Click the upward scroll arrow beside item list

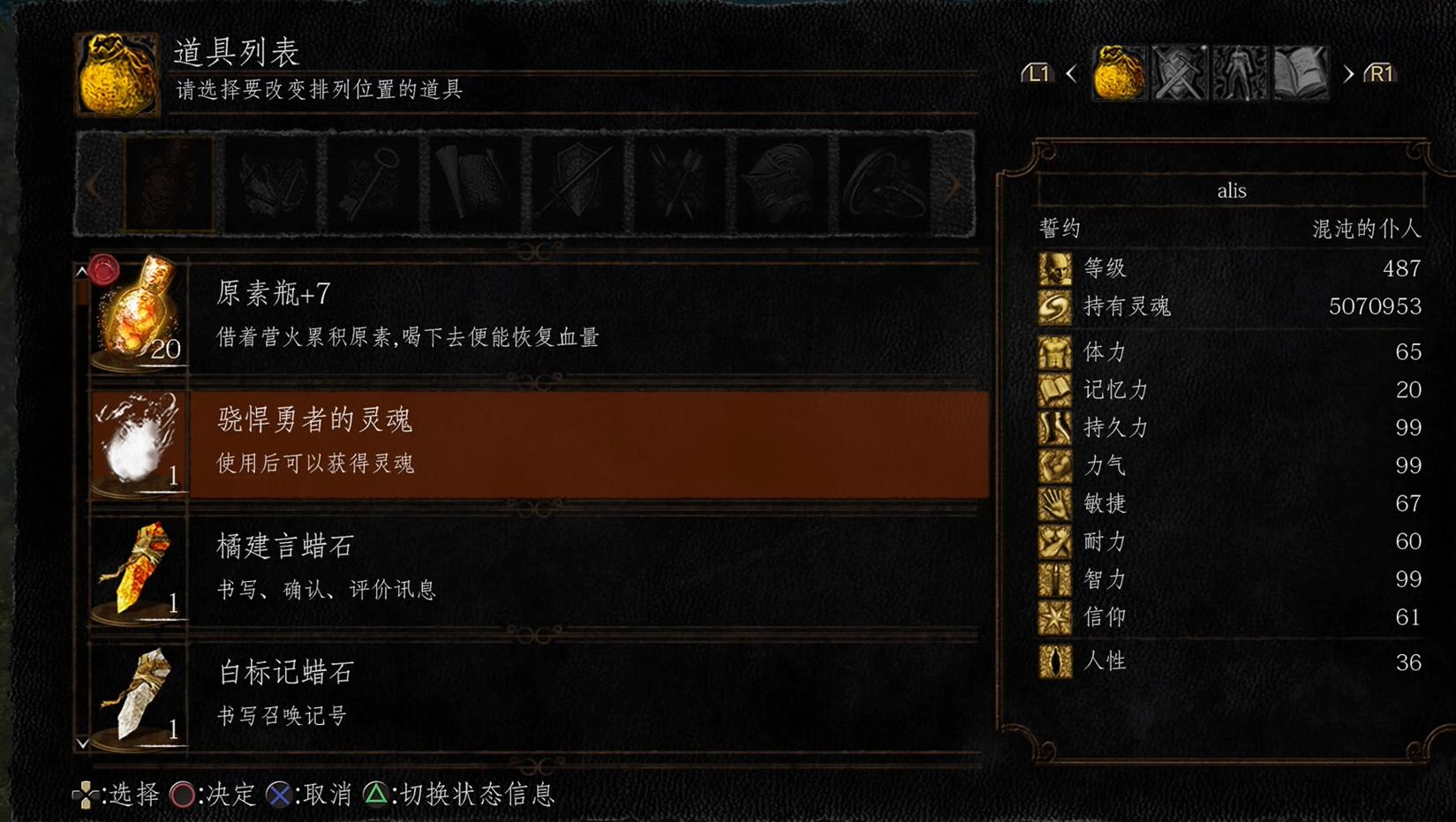pos(82,269)
